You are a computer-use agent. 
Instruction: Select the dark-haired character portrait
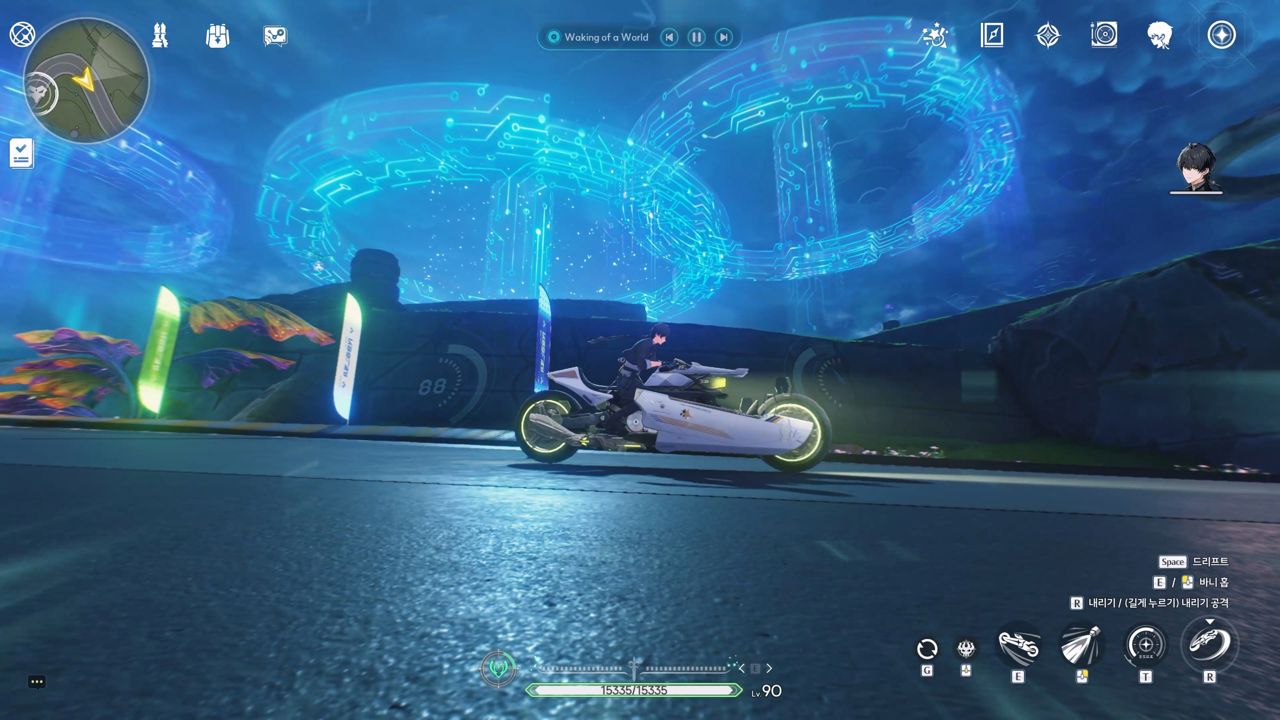1196,167
